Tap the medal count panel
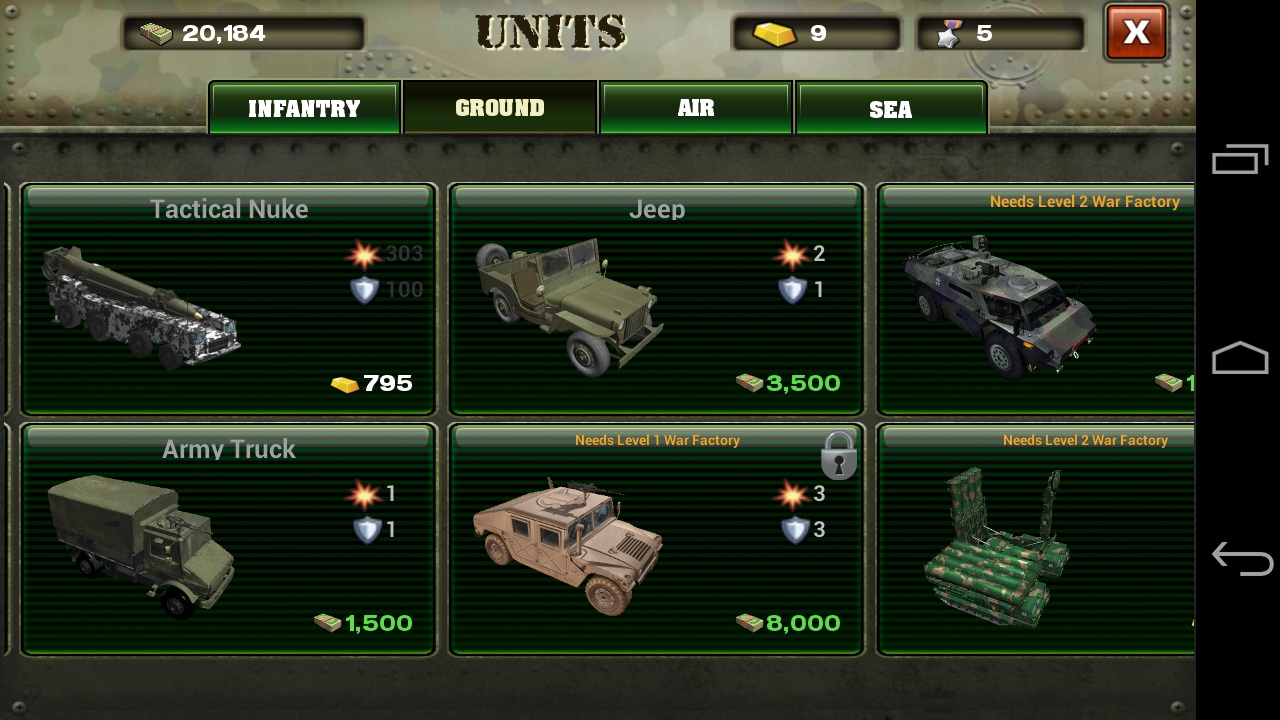The height and width of the screenshot is (720, 1280). point(1000,34)
